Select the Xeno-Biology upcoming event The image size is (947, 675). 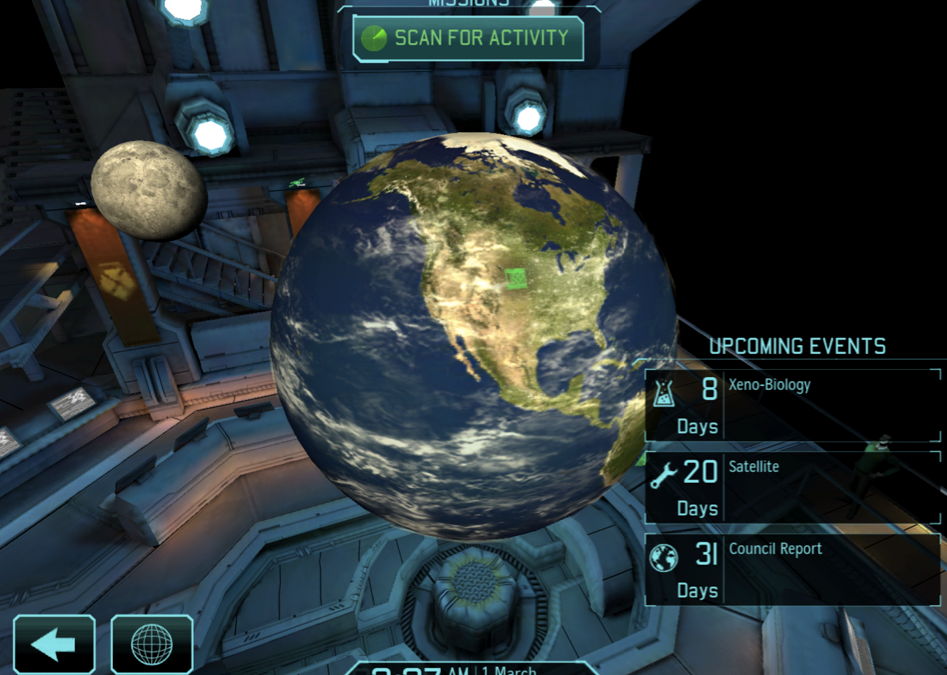click(x=792, y=404)
